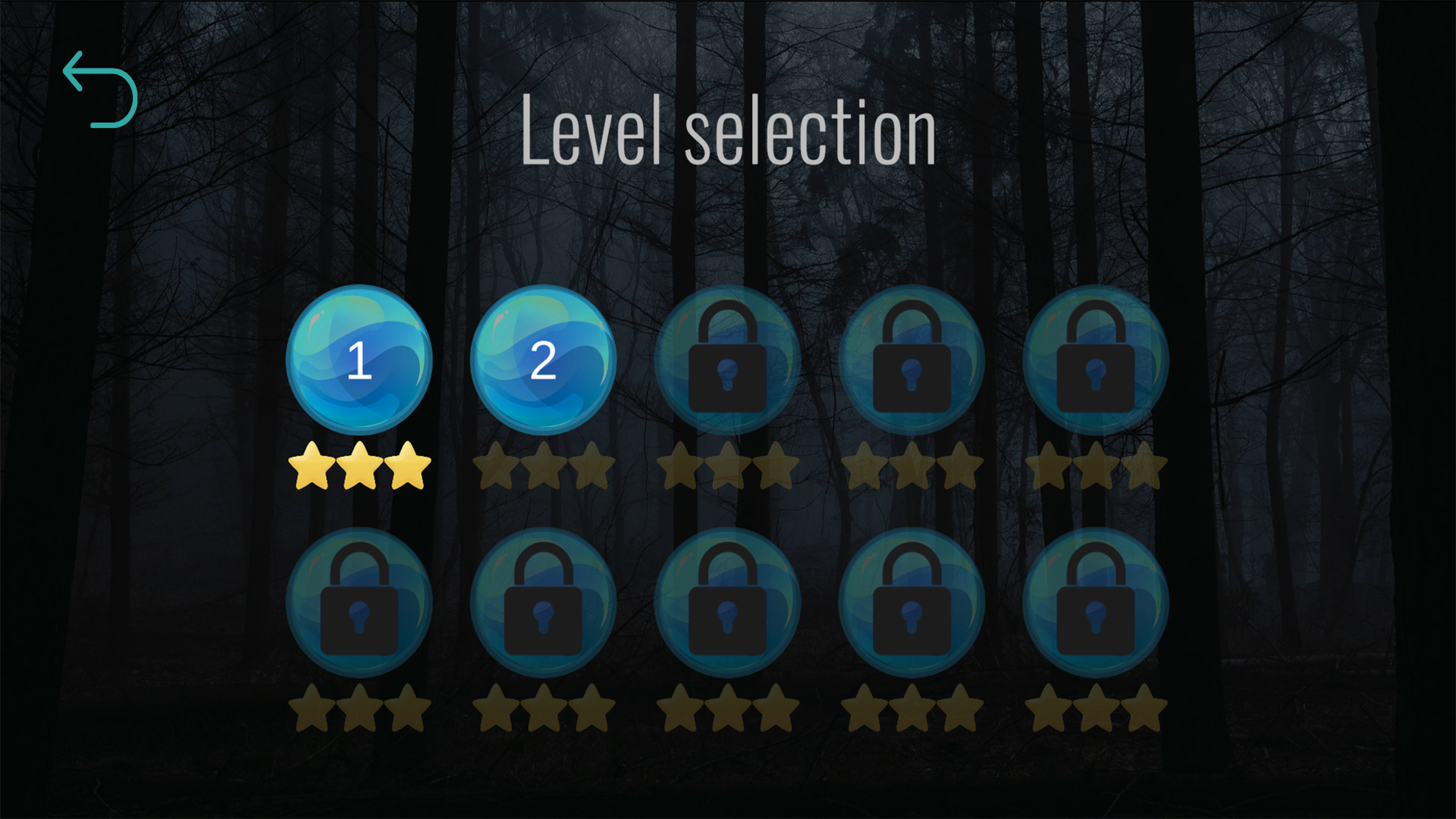Click the dimmed stars below the last top-row level
This screenshot has height=819, width=1456.
tap(1095, 464)
